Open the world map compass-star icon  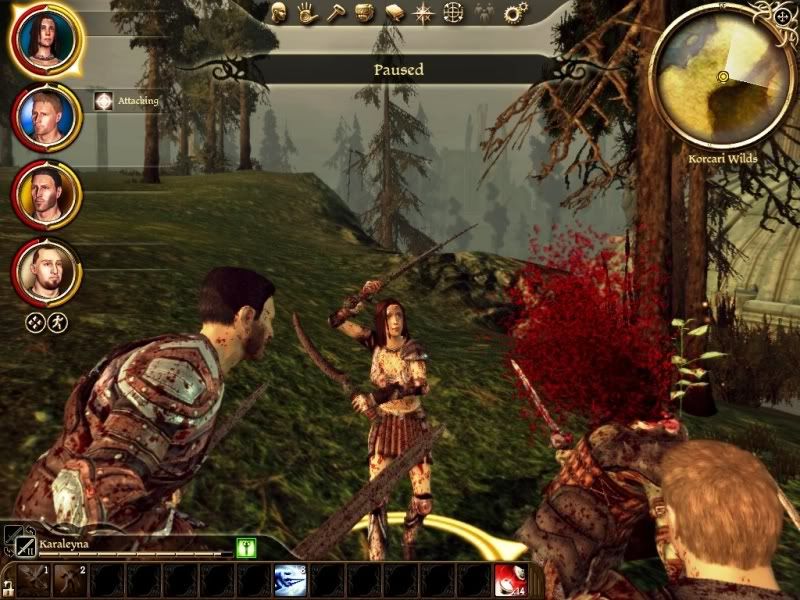[x=424, y=13]
